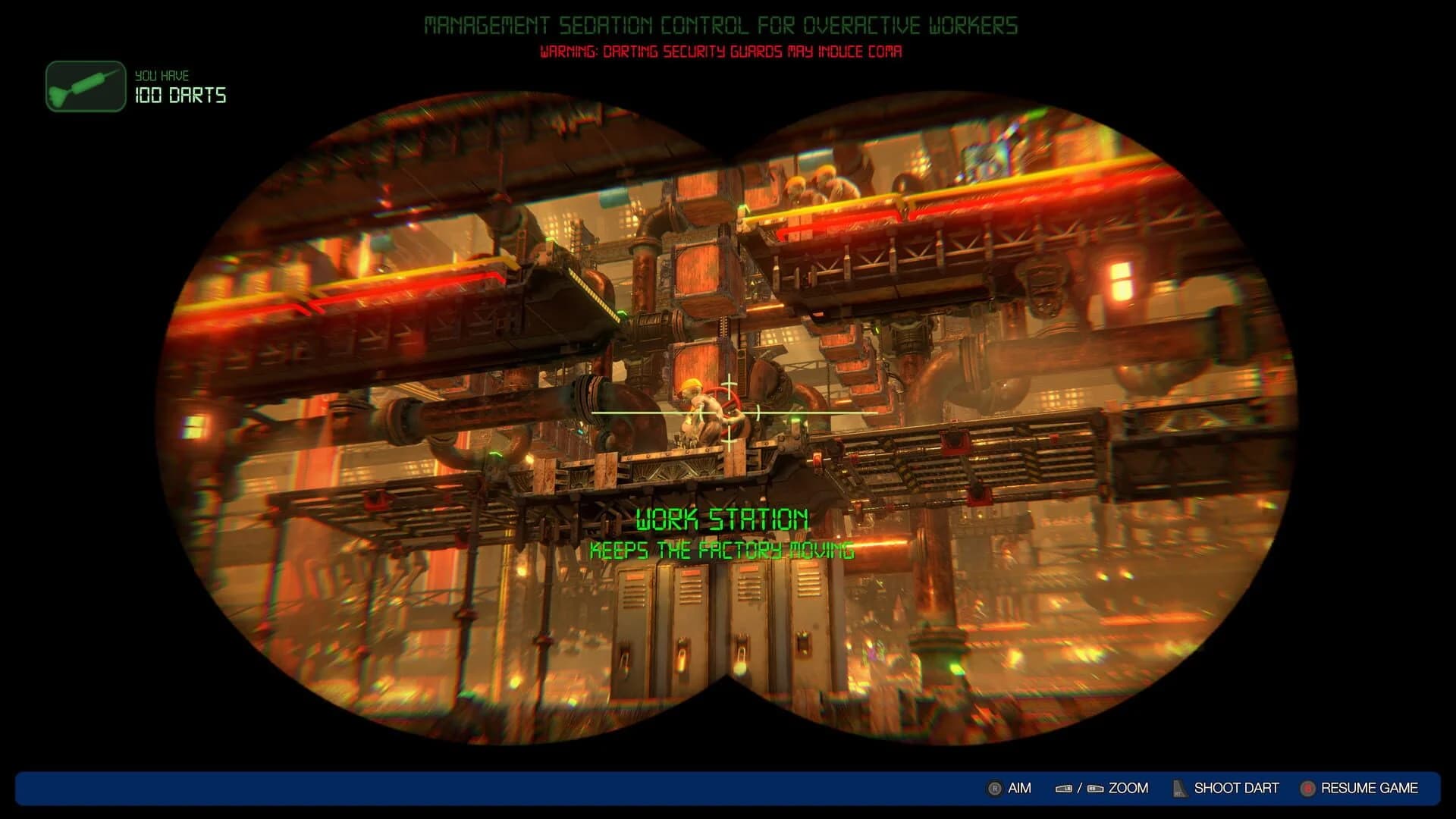Viewport: 1456px width, 819px height.
Task: Click the red button icon beside RESUME GAME
Action: (1307, 789)
